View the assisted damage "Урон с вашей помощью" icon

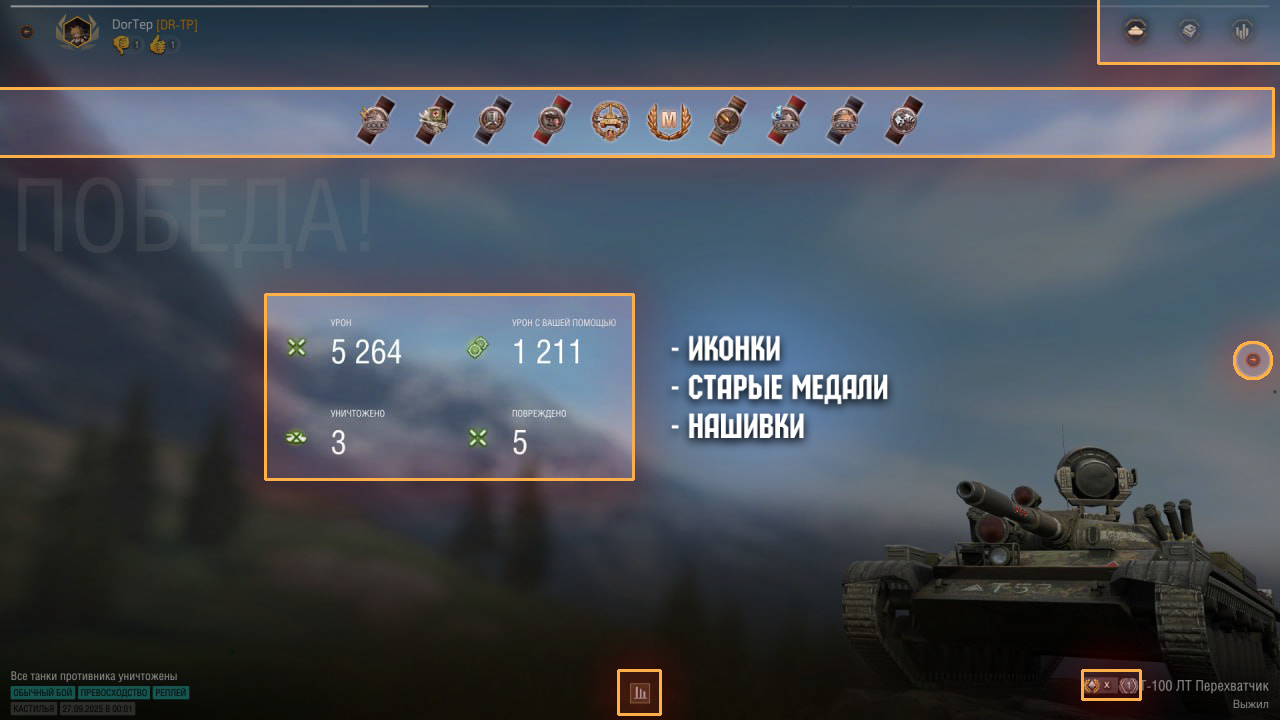[x=478, y=347]
